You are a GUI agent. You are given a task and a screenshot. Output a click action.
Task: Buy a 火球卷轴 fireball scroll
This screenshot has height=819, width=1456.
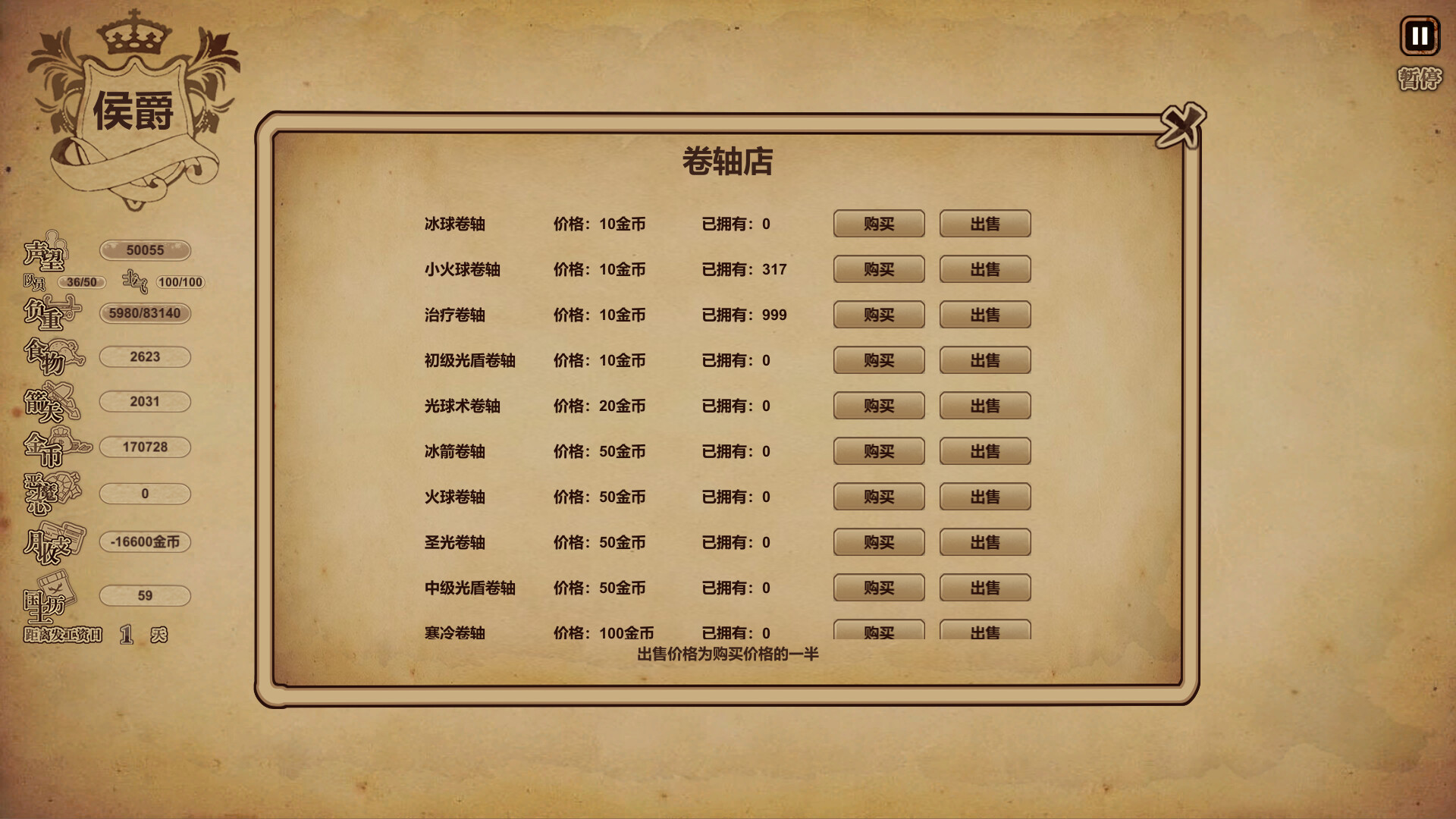(878, 497)
